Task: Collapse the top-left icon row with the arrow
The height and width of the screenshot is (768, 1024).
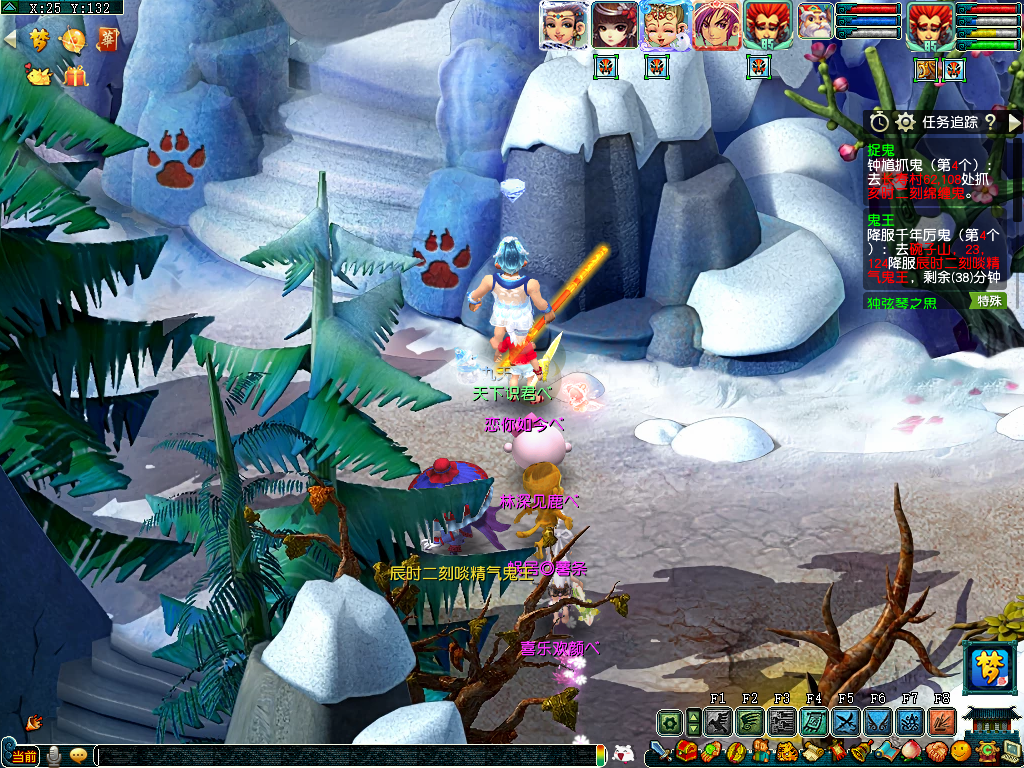Action: point(10,39)
